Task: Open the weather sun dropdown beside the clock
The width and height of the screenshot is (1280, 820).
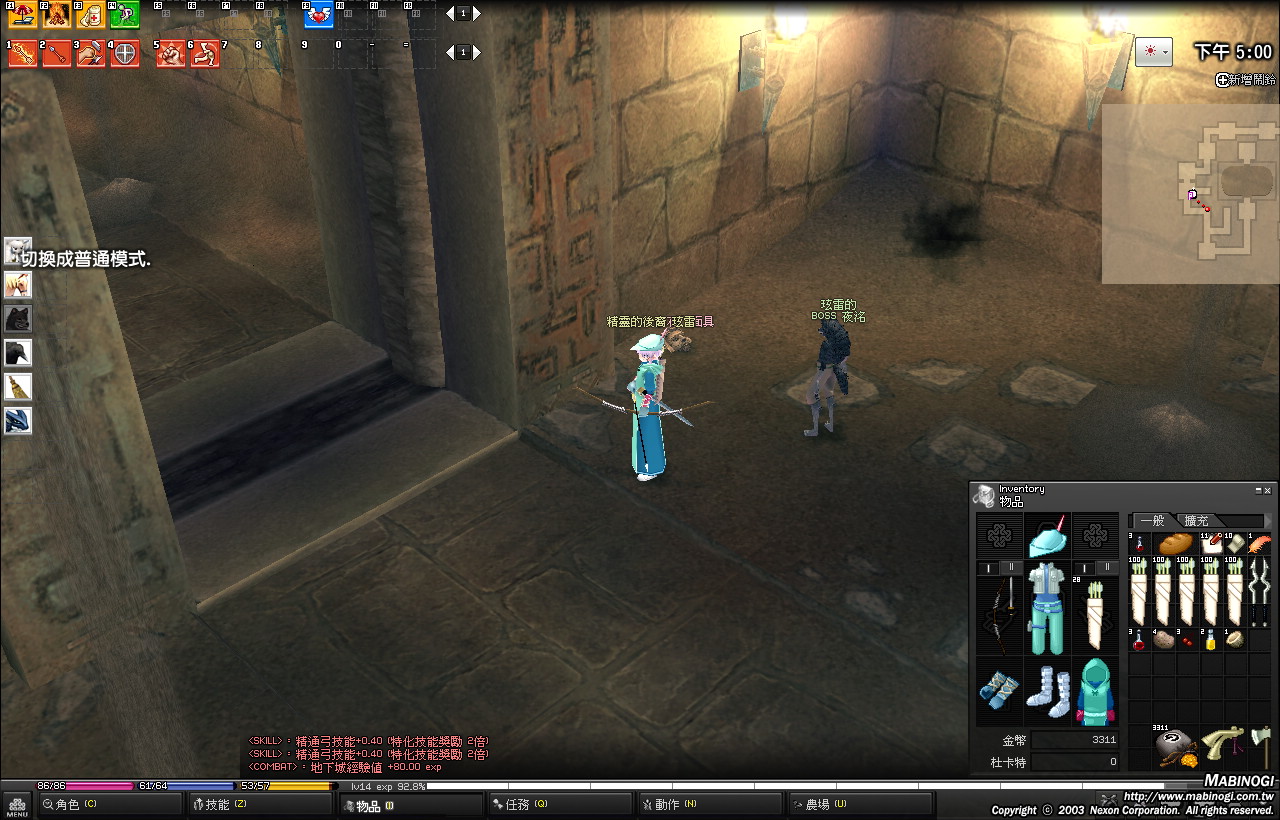Action: tap(1153, 52)
